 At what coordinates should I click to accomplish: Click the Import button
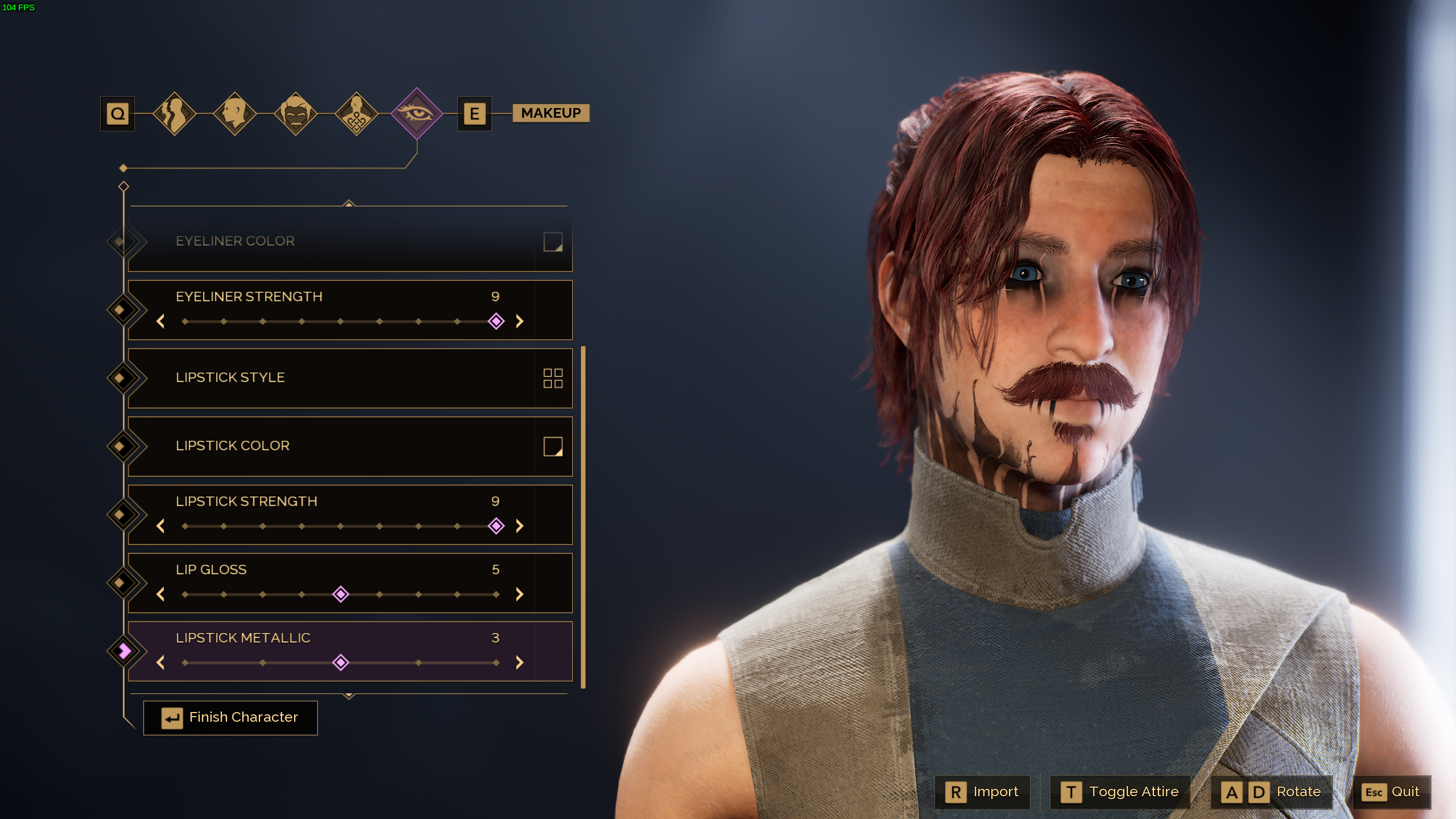983,792
